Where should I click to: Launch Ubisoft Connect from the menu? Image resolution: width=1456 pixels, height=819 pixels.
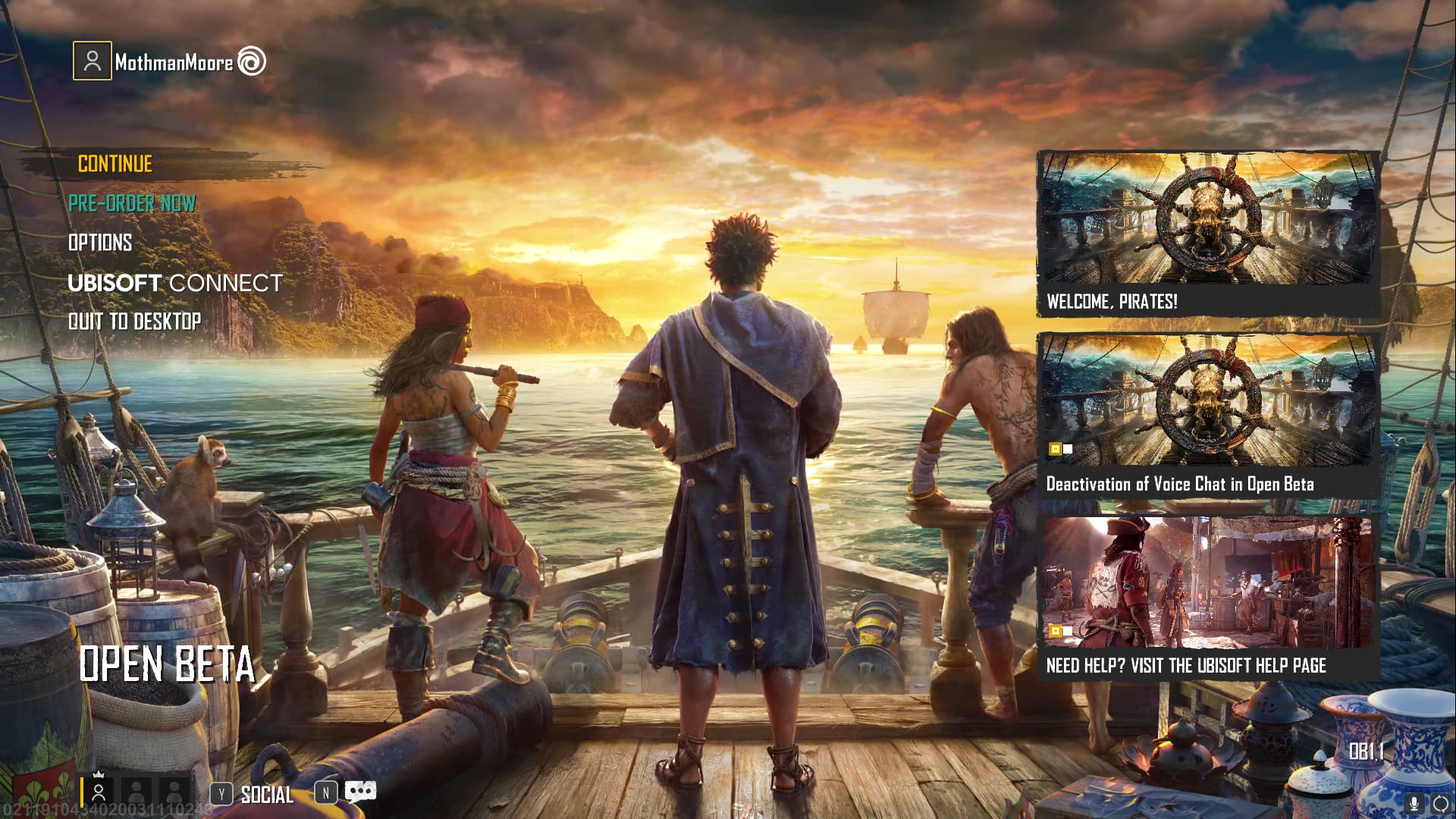pos(174,283)
